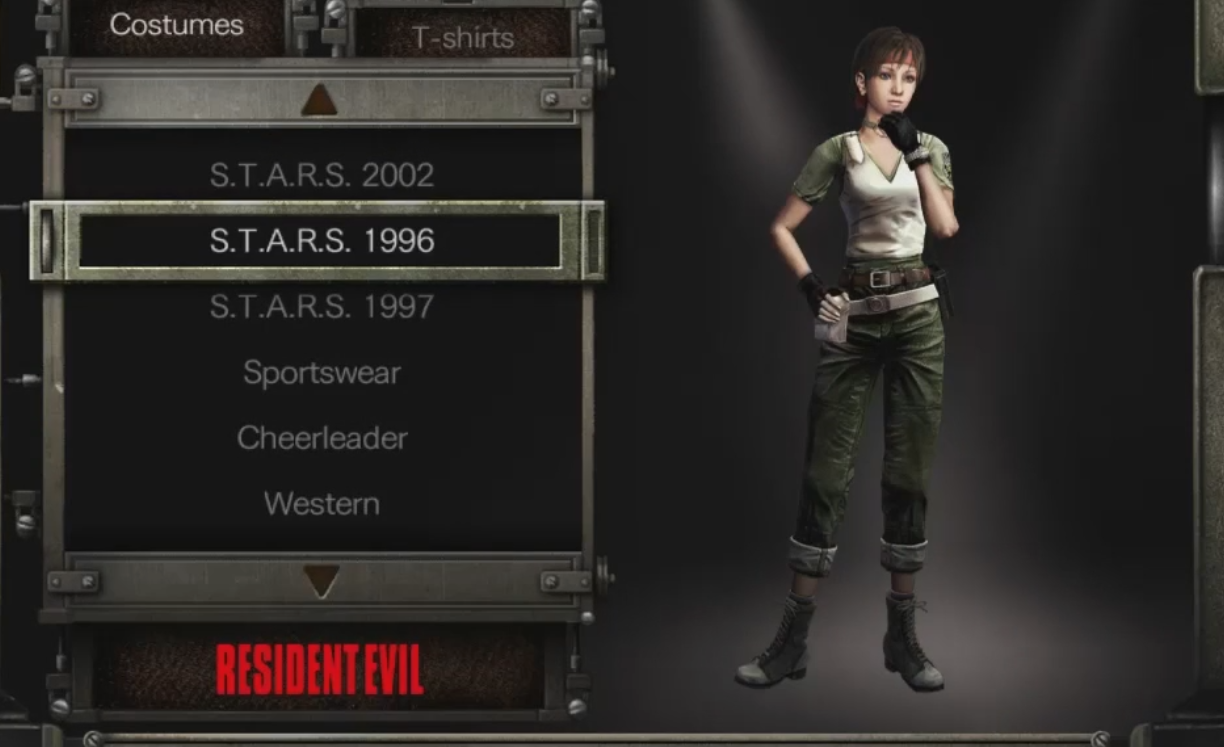
Task: Pick the S.T.A.R.S. 1997 outfit
Action: [322, 307]
